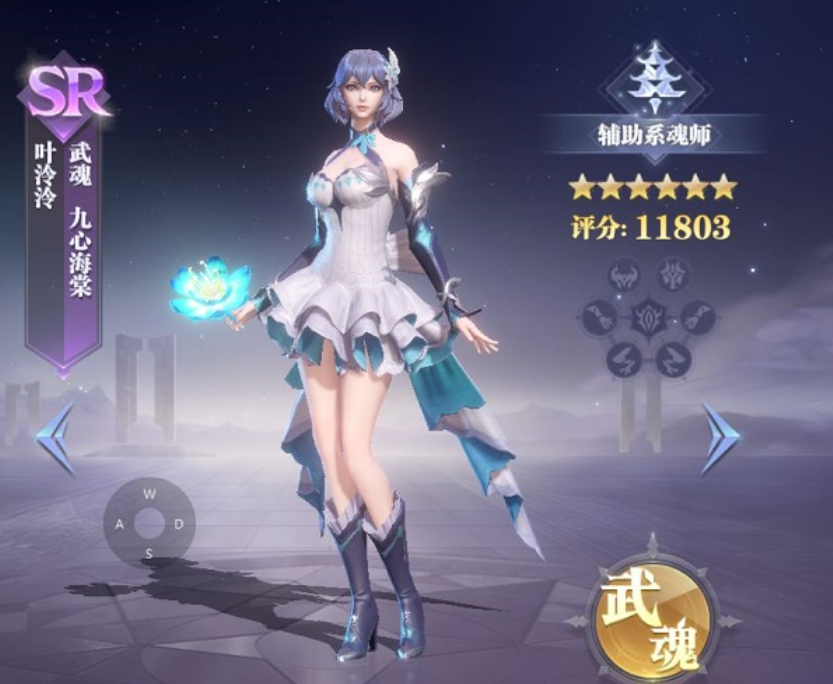Go to previous character with left arrow
The height and width of the screenshot is (684, 833).
[56, 438]
